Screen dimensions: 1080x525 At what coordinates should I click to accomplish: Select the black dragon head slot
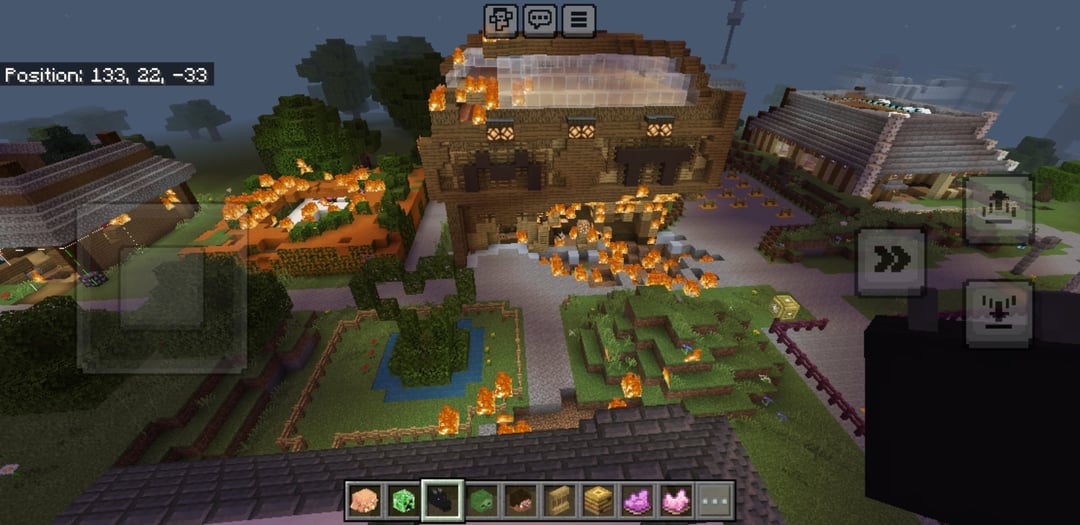441,500
